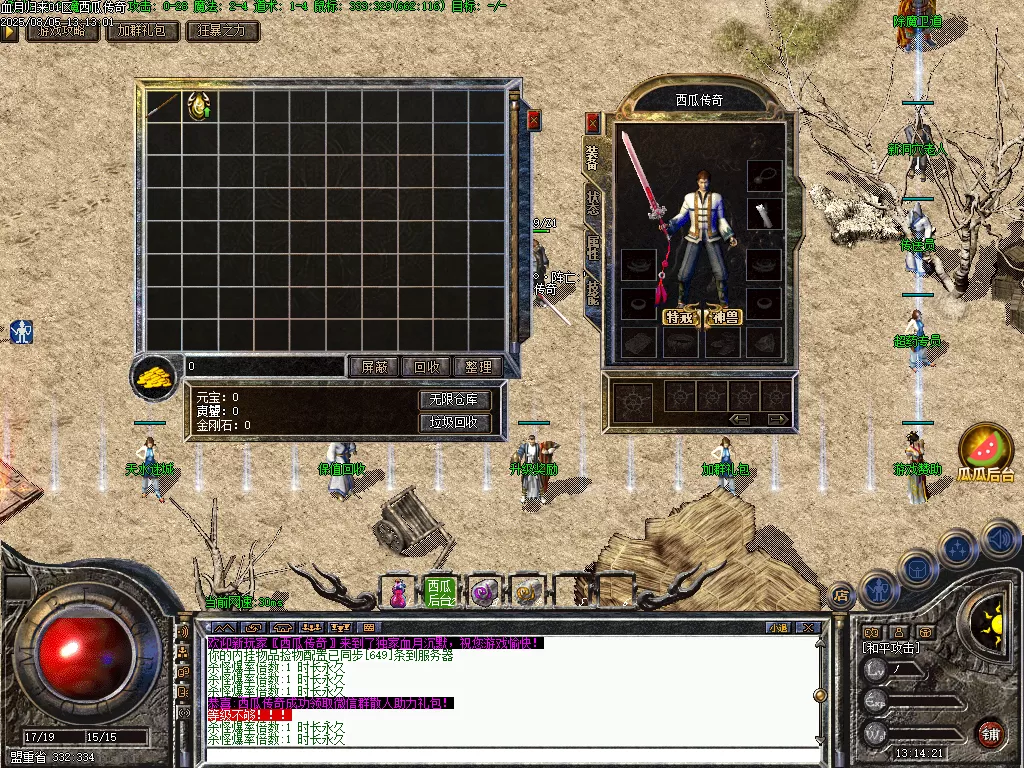The height and width of the screenshot is (768, 1024).
Task: Open the 无限仓库 unlimited warehouse
Action: click(454, 400)
